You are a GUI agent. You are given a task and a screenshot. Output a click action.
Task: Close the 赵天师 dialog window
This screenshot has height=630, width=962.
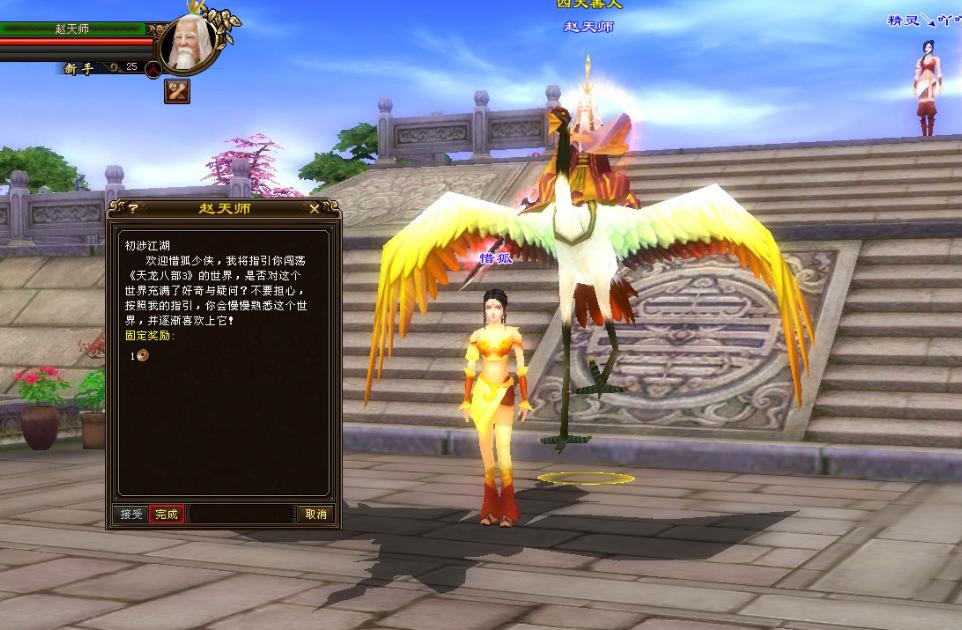314,208
